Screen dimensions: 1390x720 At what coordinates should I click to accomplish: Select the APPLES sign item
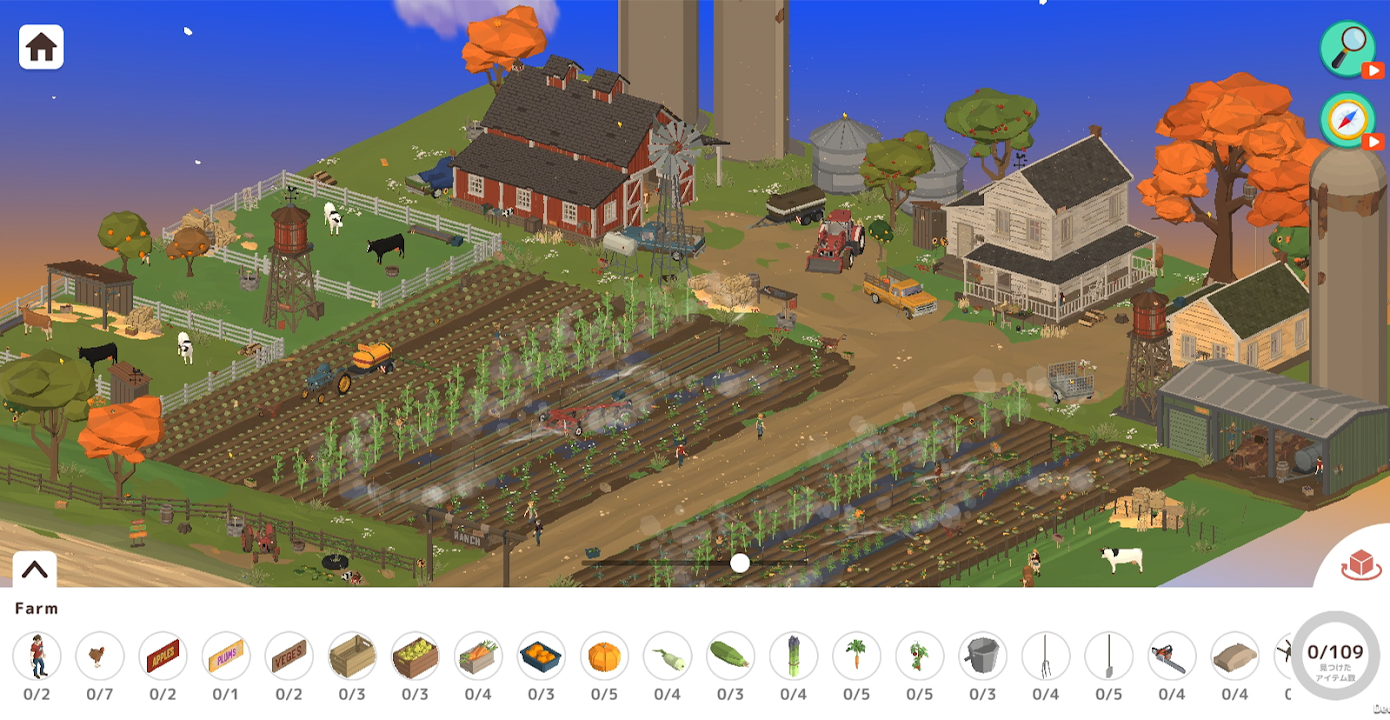pyautogui.click(x=163, y=657)
